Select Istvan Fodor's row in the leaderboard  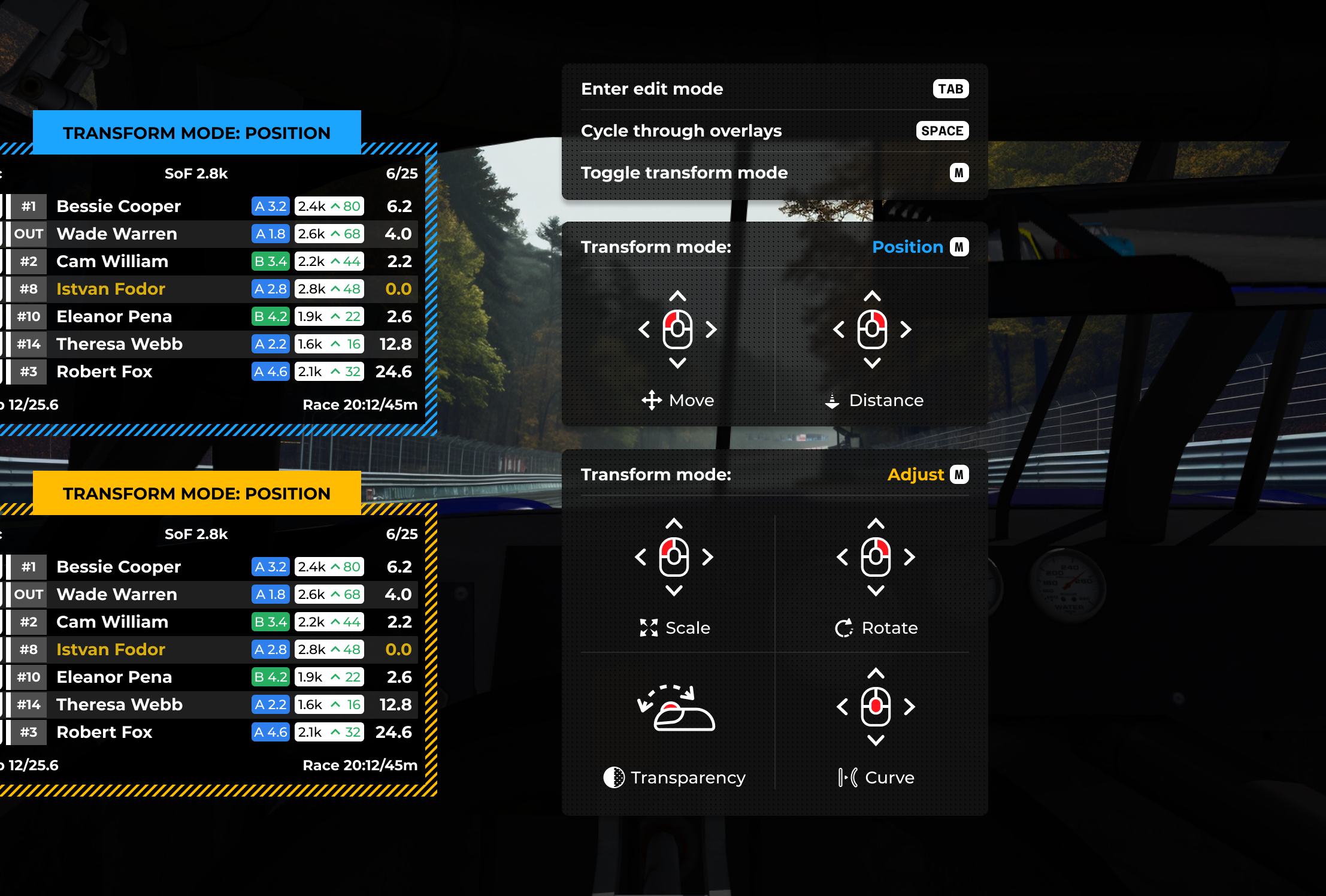point(210,289)
